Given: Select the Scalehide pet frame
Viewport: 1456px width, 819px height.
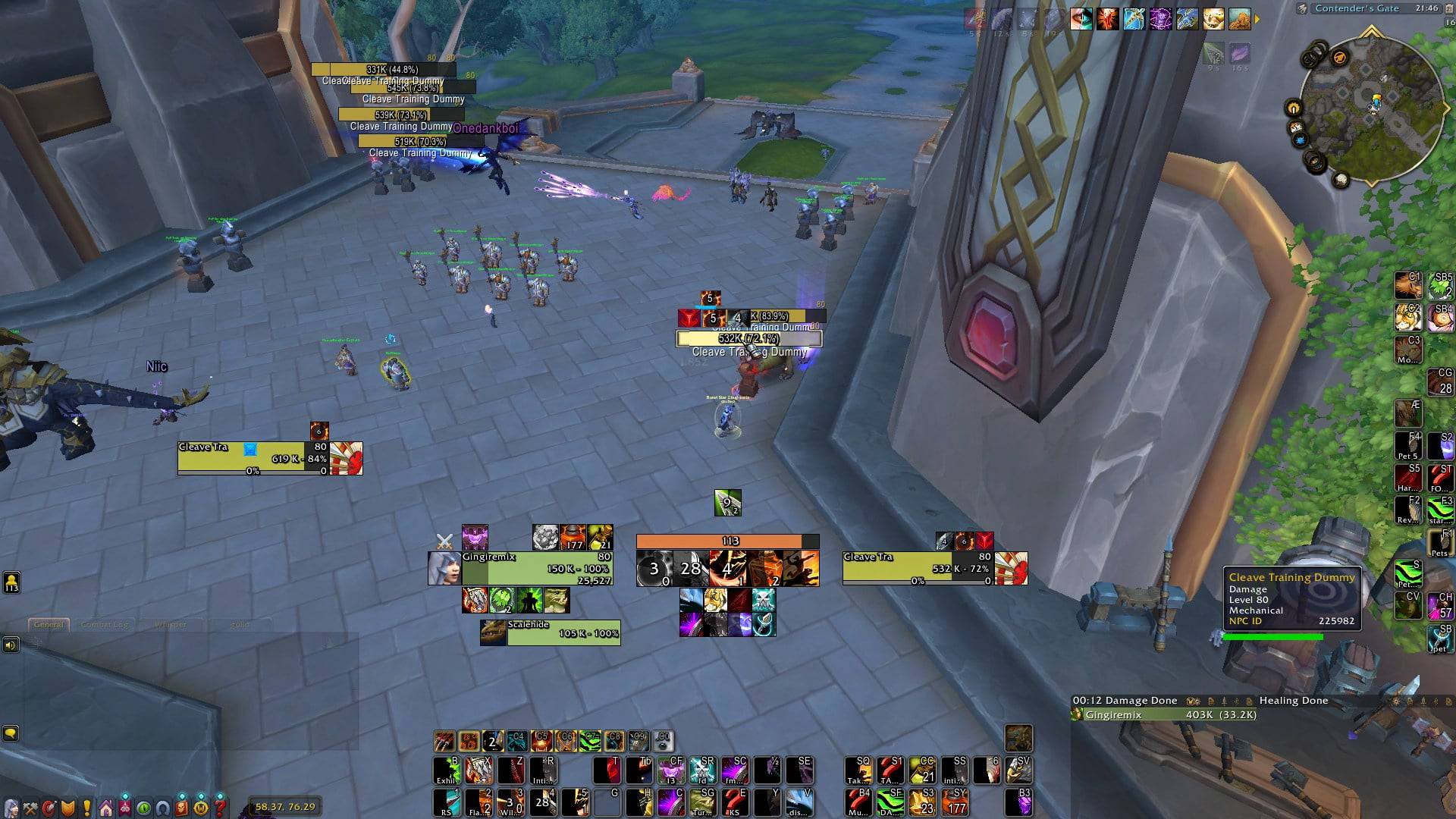Looking at the screenshot, I should 563,632.
